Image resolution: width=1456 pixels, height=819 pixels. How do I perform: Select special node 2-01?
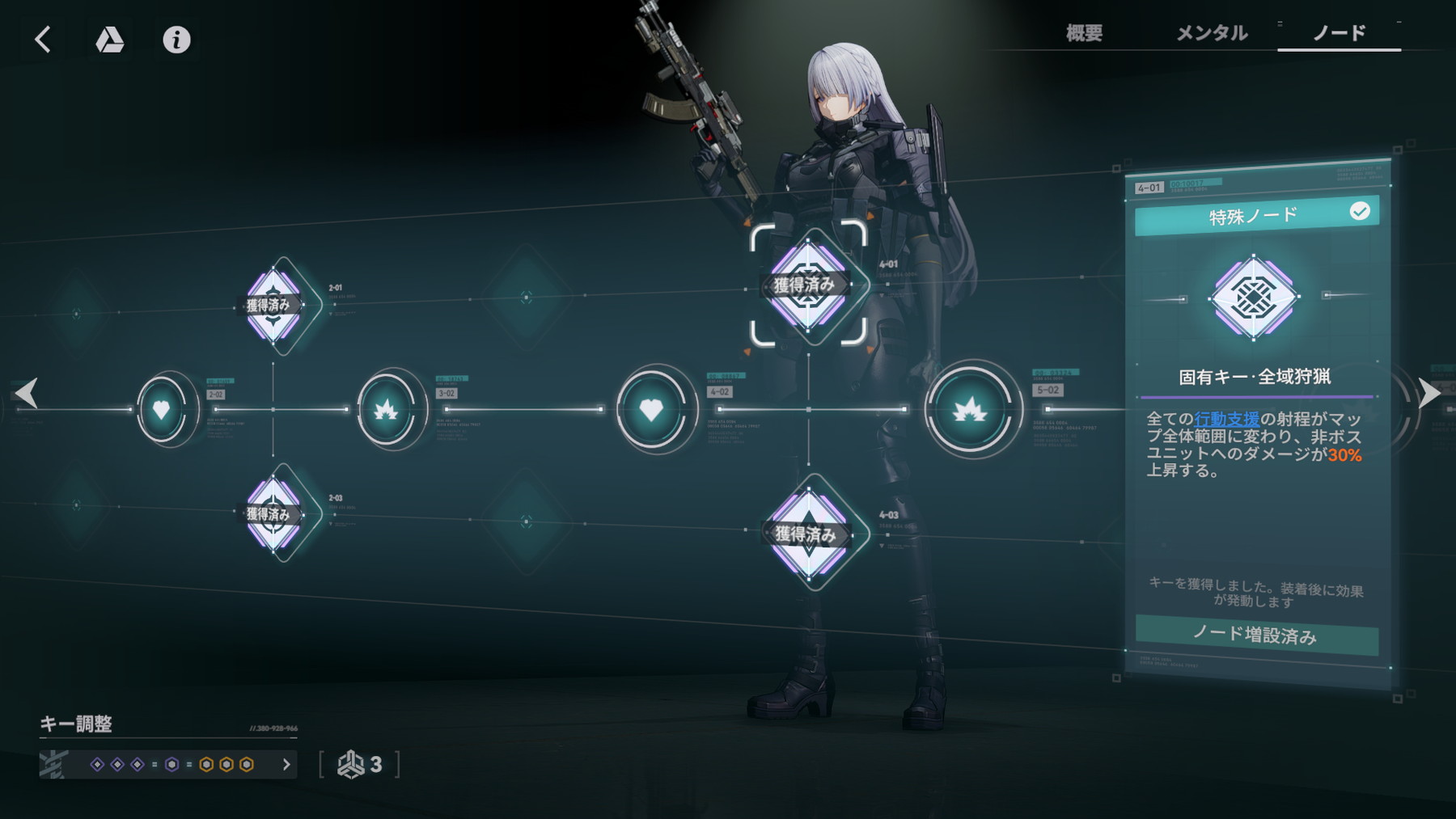273,305
